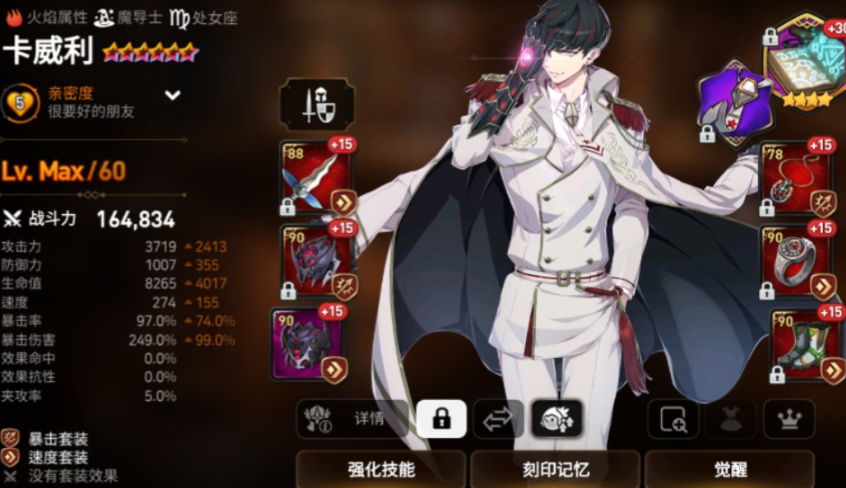Click the swap arrows button

click(497, 420)
